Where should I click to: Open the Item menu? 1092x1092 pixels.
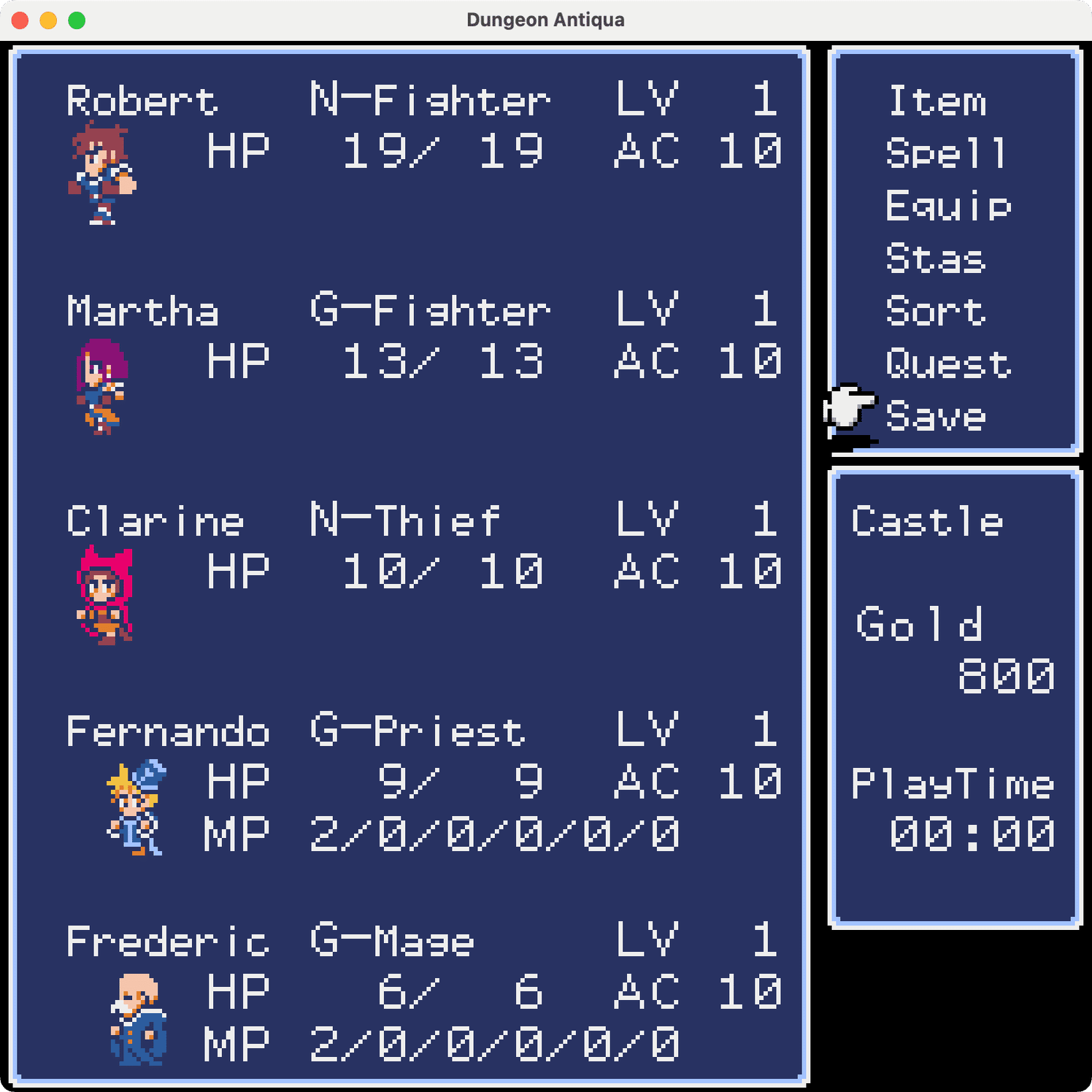point(937,102)
